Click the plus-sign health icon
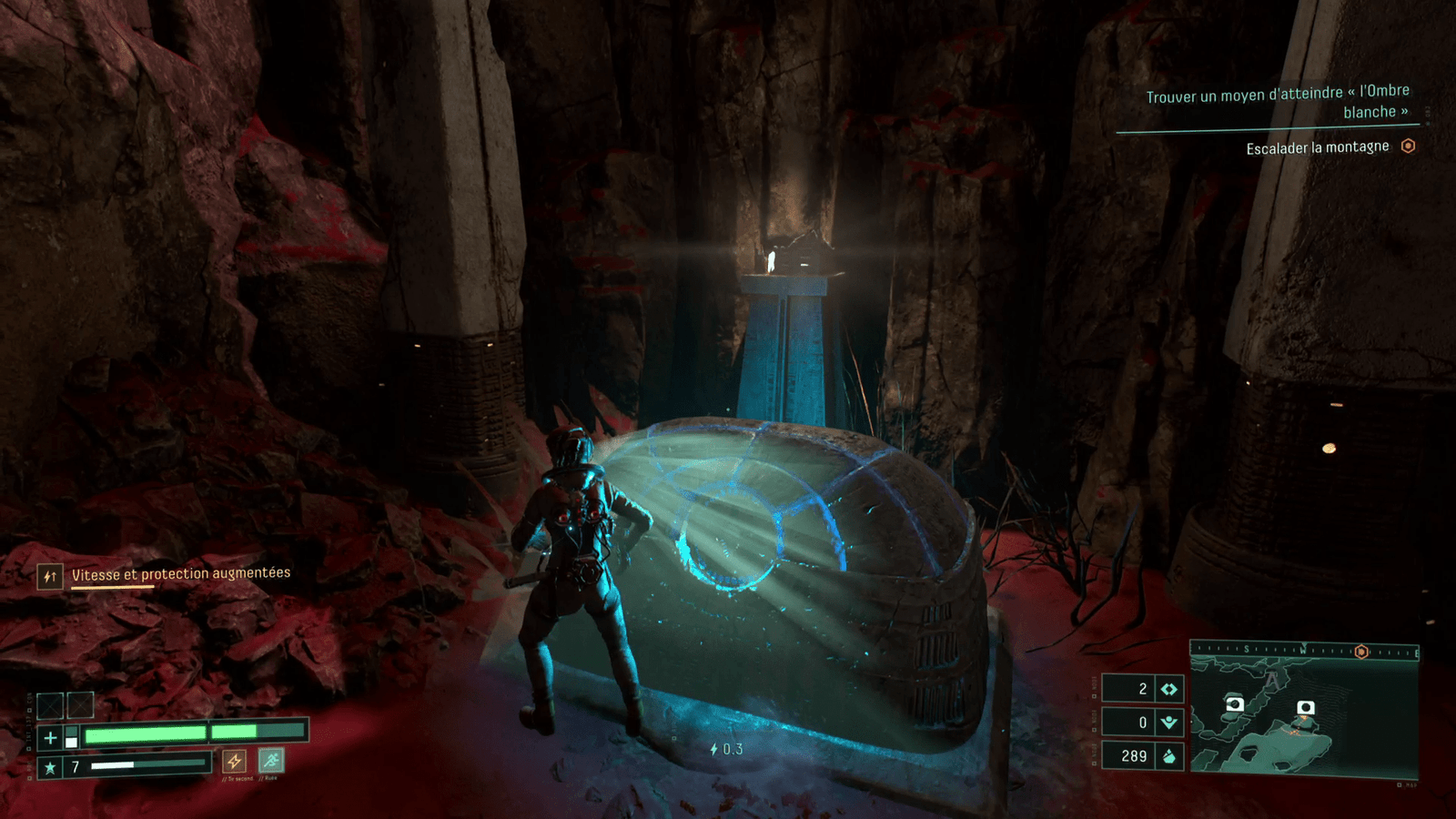The image size is (1456, 819). (50, 738)
